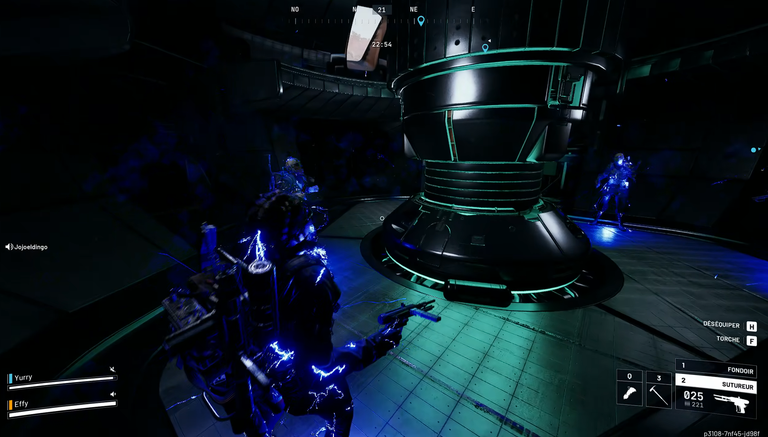Click Effy's speaker voice icon
768x437 pixels.
pos(112,395)
